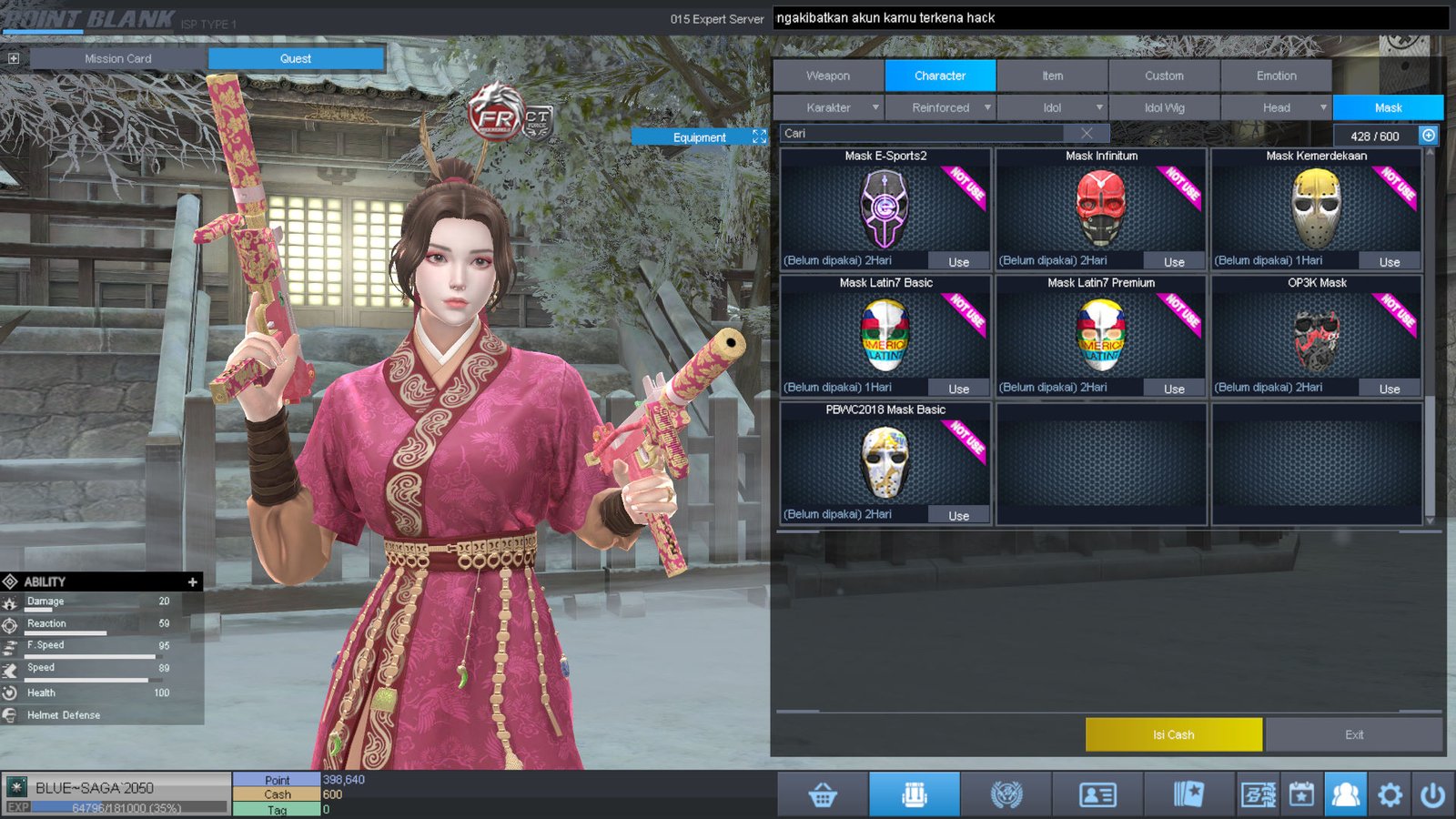Viewport: 1456px width, 819px height.
Task: Open the shop basket icon
Action: pyautogui.click(x=823, y=795)
